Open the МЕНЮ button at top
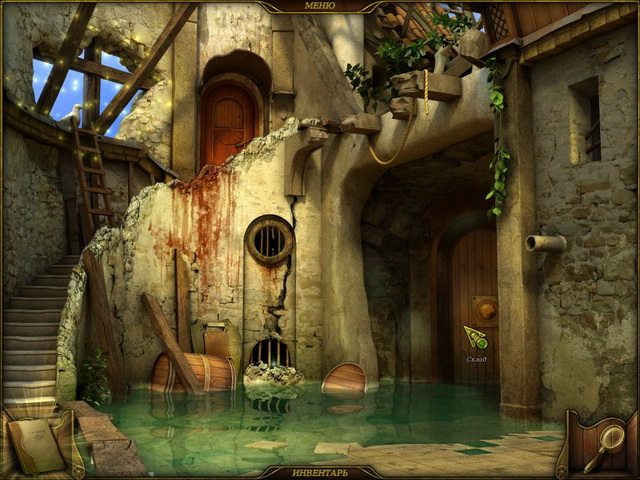 pos(319,6)
